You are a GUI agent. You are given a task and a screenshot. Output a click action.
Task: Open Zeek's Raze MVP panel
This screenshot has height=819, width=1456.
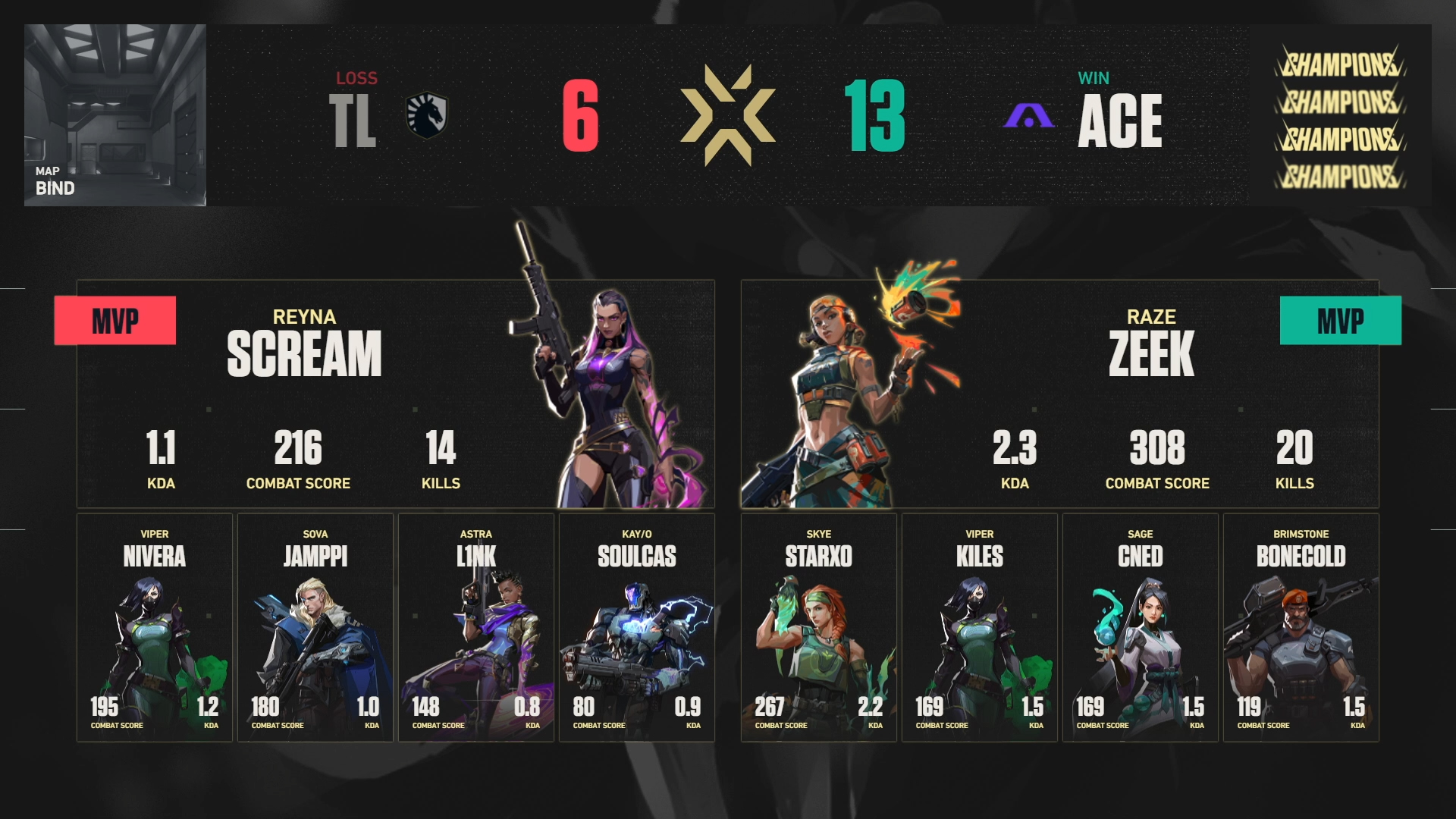pyautogui.click(x=1059, y=394)
